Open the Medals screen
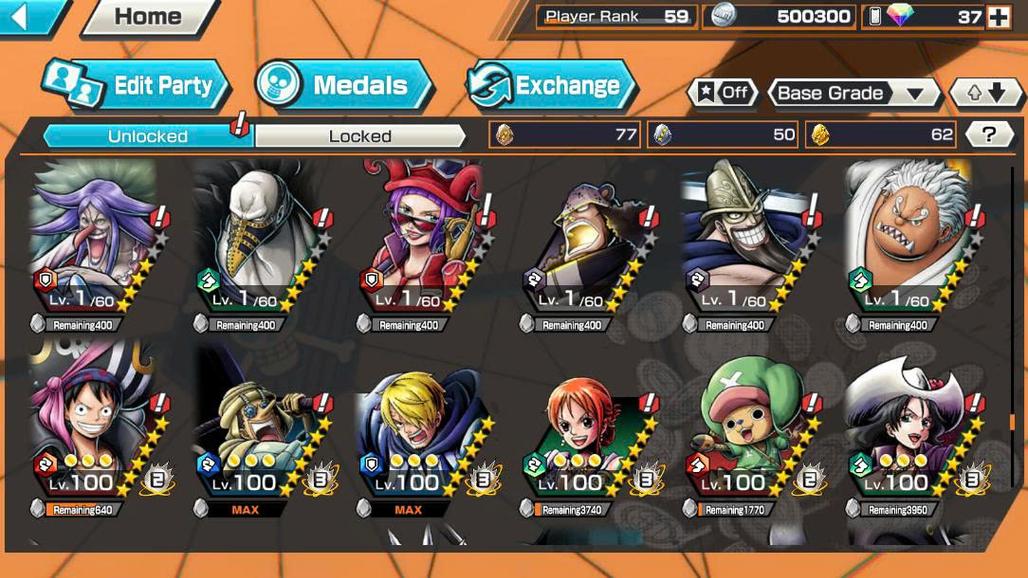Viewport: 1028px width, 578px height. point(345,86)
